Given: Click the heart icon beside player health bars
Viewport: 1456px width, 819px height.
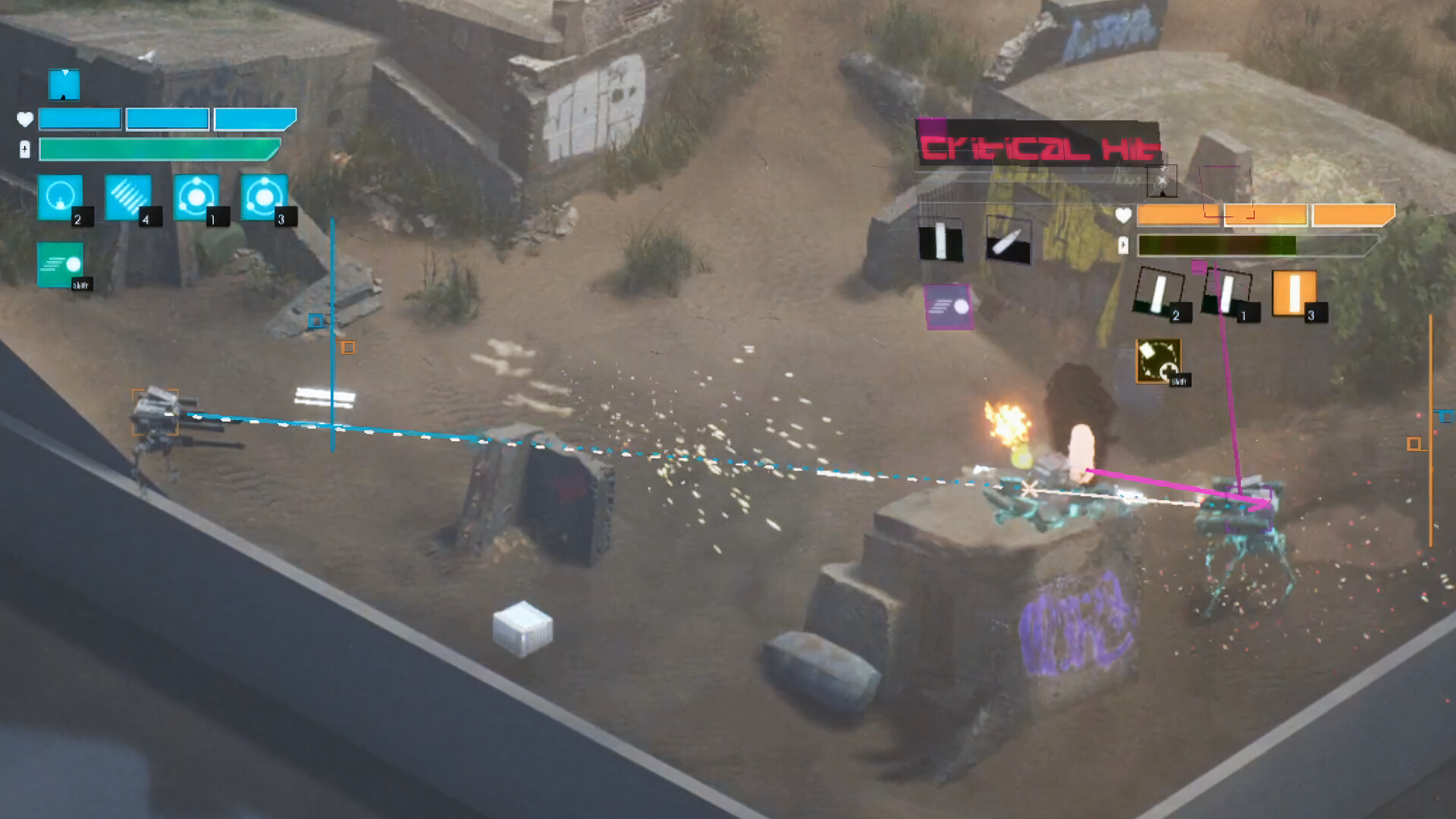Looking at the screenshot, I should [x=25, y=118].
